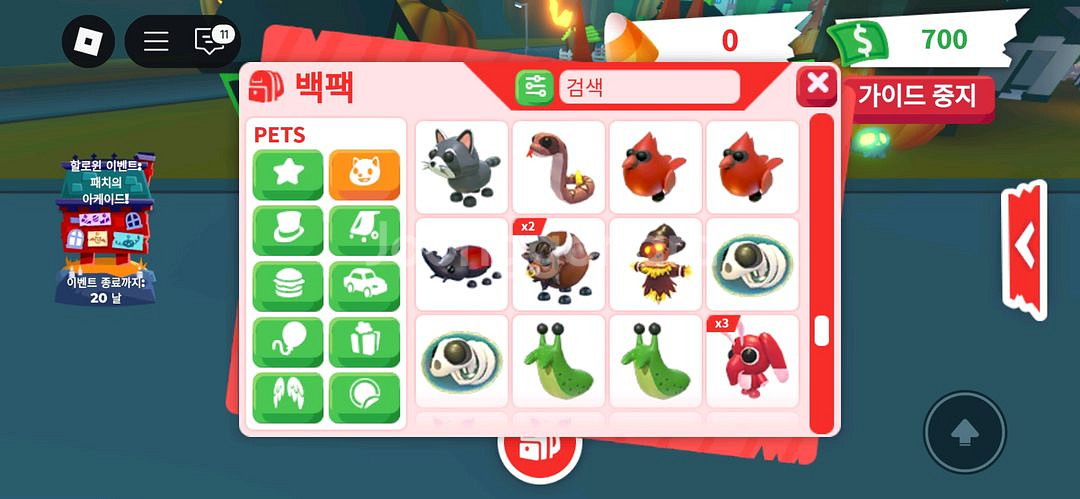This screenshot has height=499, width=1080.
Task: Click the backpack search field
Action: (x=649, y=87)
